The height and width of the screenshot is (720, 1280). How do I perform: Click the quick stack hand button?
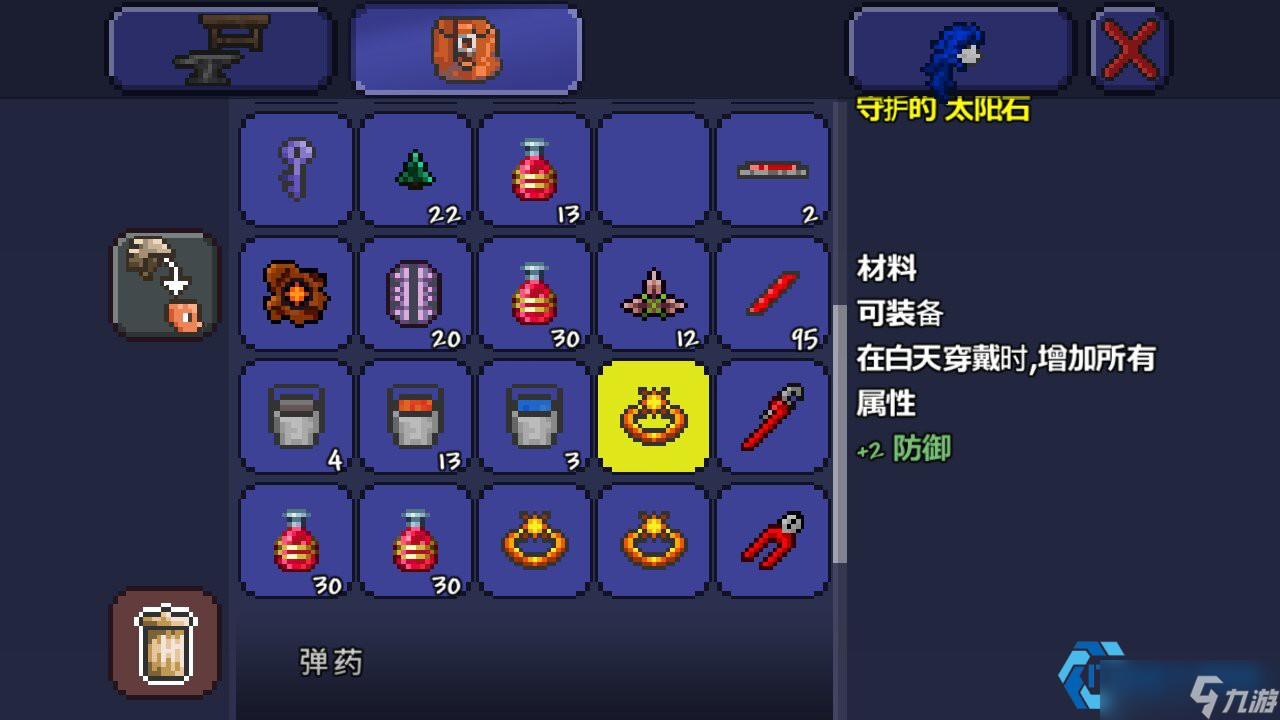[163, 282]
